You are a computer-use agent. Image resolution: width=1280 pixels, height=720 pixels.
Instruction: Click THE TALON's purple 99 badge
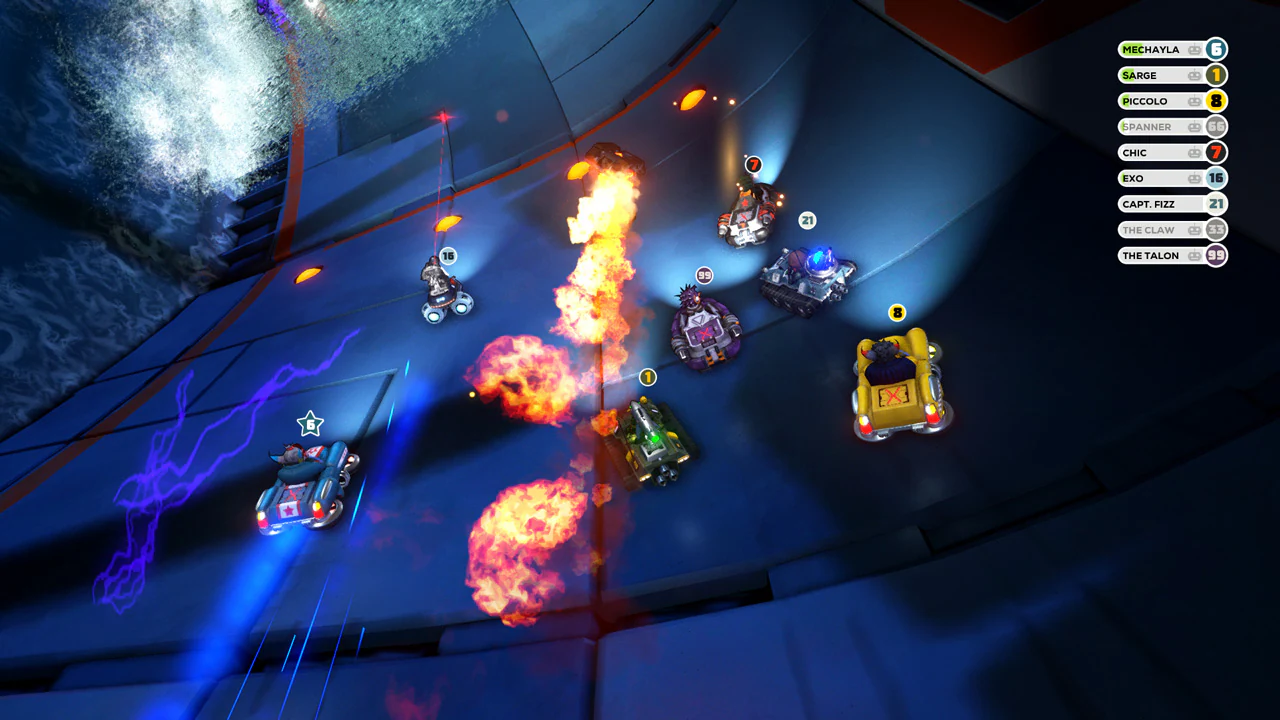(1215, 255)
